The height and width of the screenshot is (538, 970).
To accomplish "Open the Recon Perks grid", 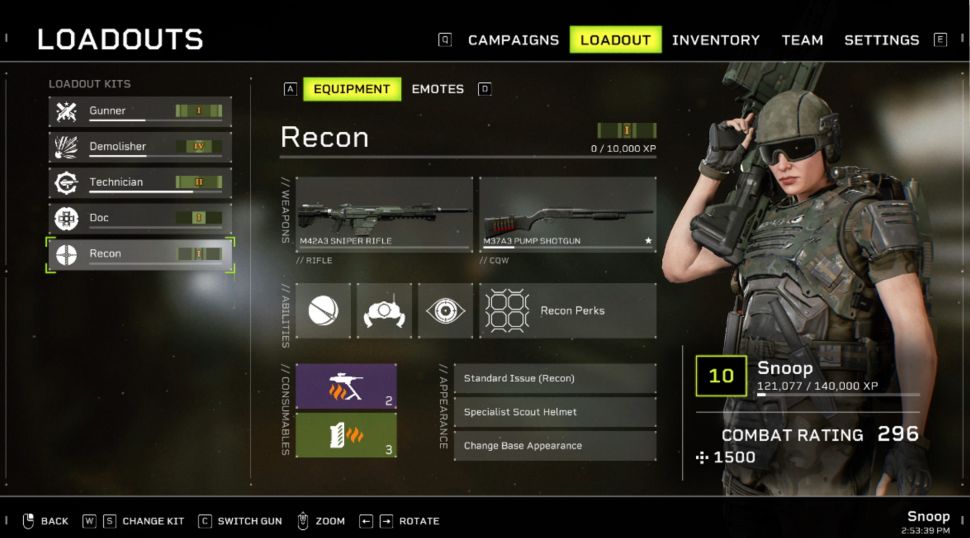I will click(x=567, y=311).
